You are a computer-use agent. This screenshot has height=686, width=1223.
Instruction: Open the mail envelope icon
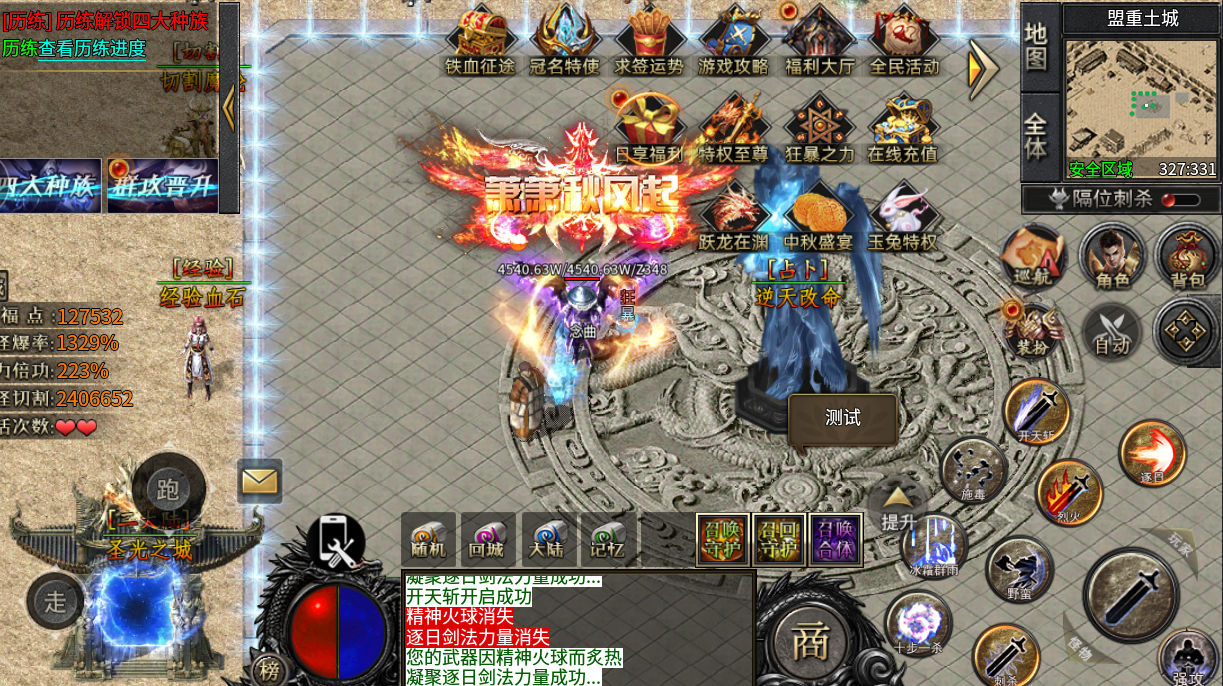[x=260, y=481]
